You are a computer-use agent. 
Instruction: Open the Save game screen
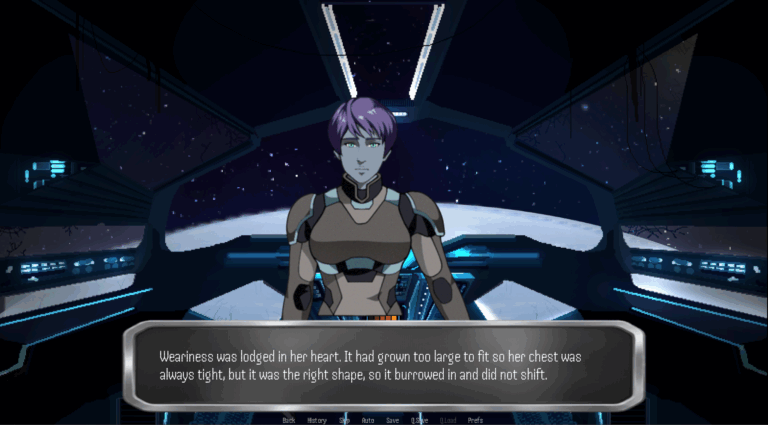(393, 420)
